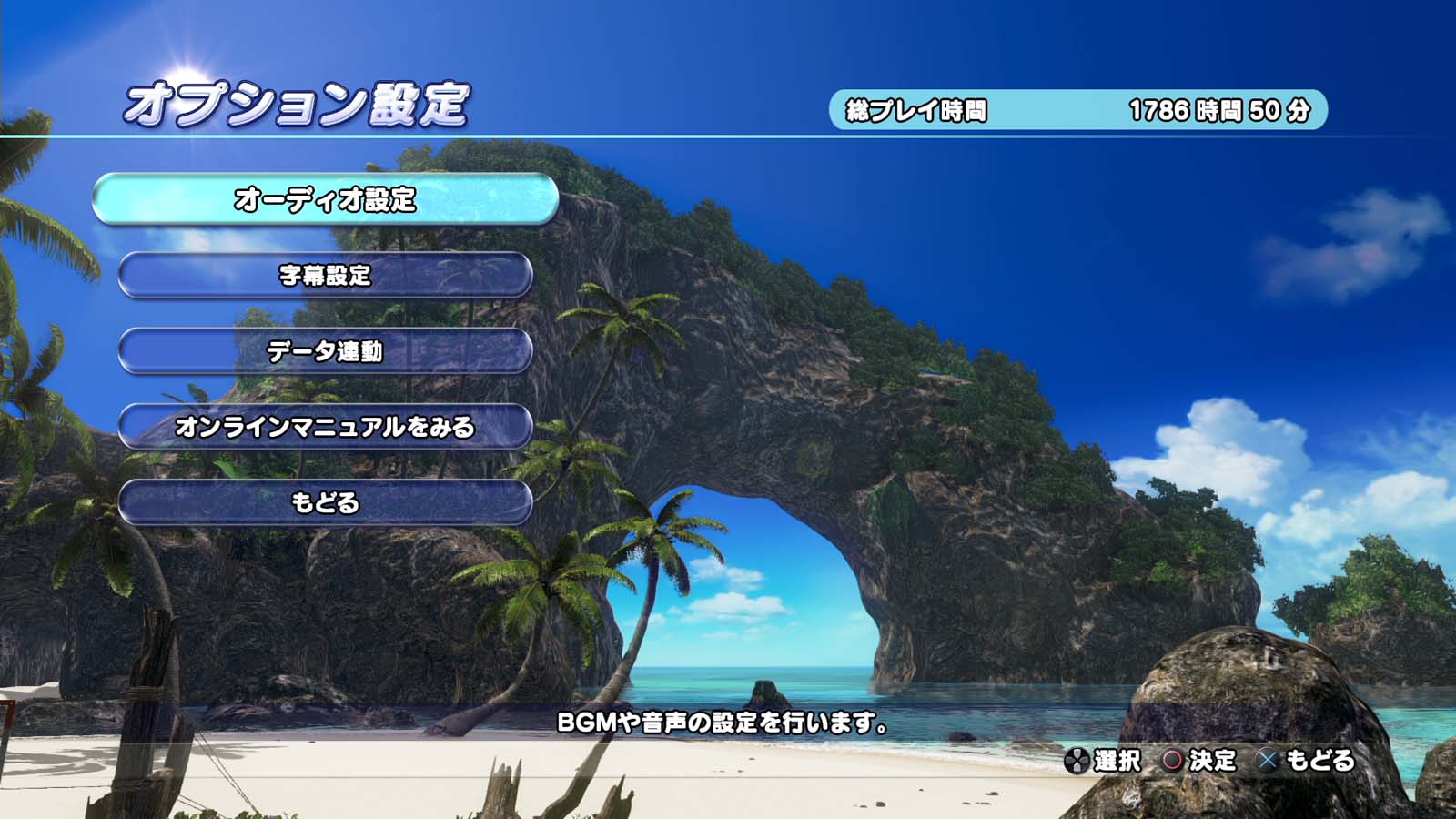Open オーディオ設定 audio settings
The image size is (1456, 819).
325,199
